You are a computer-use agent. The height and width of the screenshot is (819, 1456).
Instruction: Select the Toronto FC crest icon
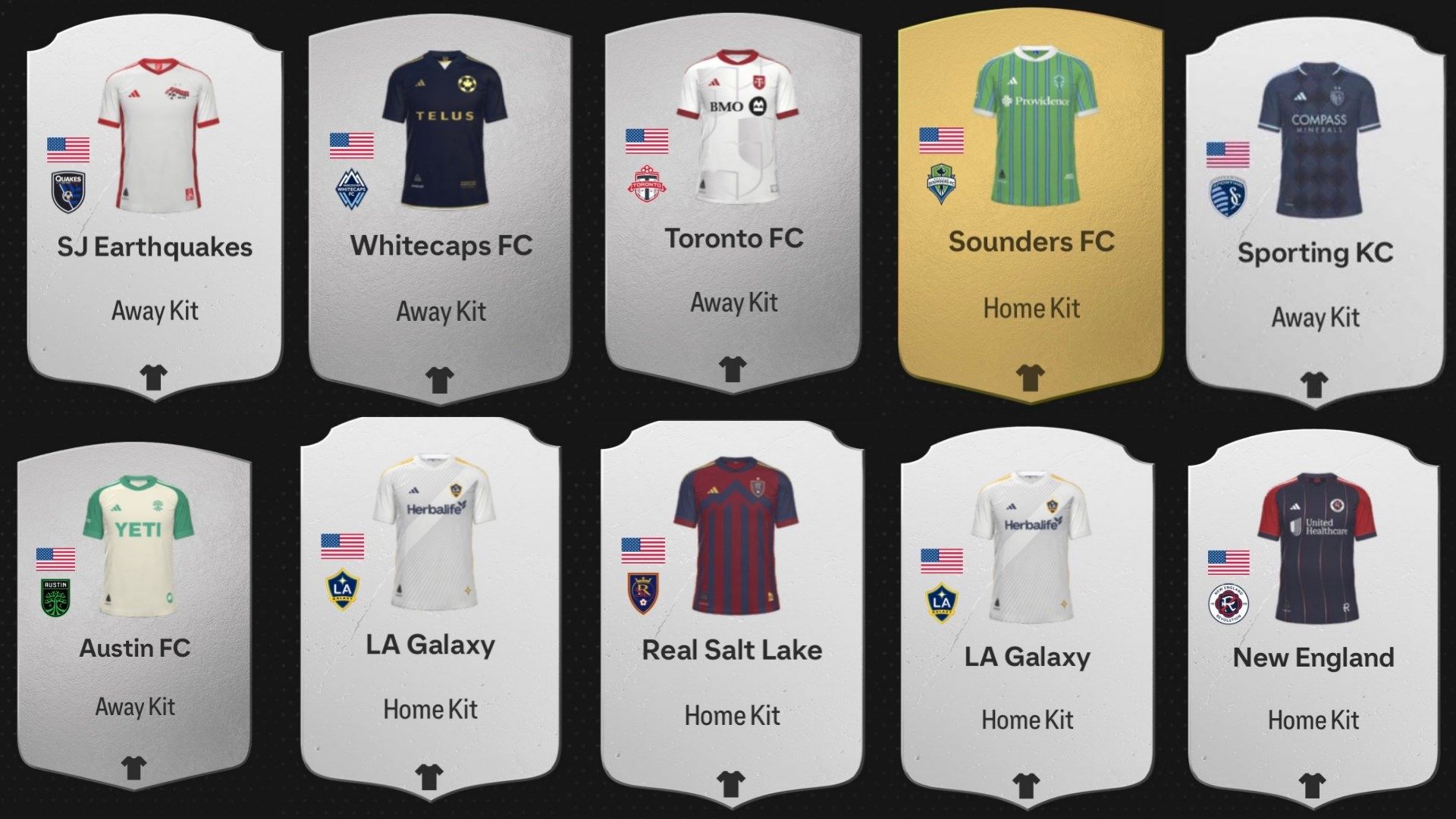(x=645, y=184)
